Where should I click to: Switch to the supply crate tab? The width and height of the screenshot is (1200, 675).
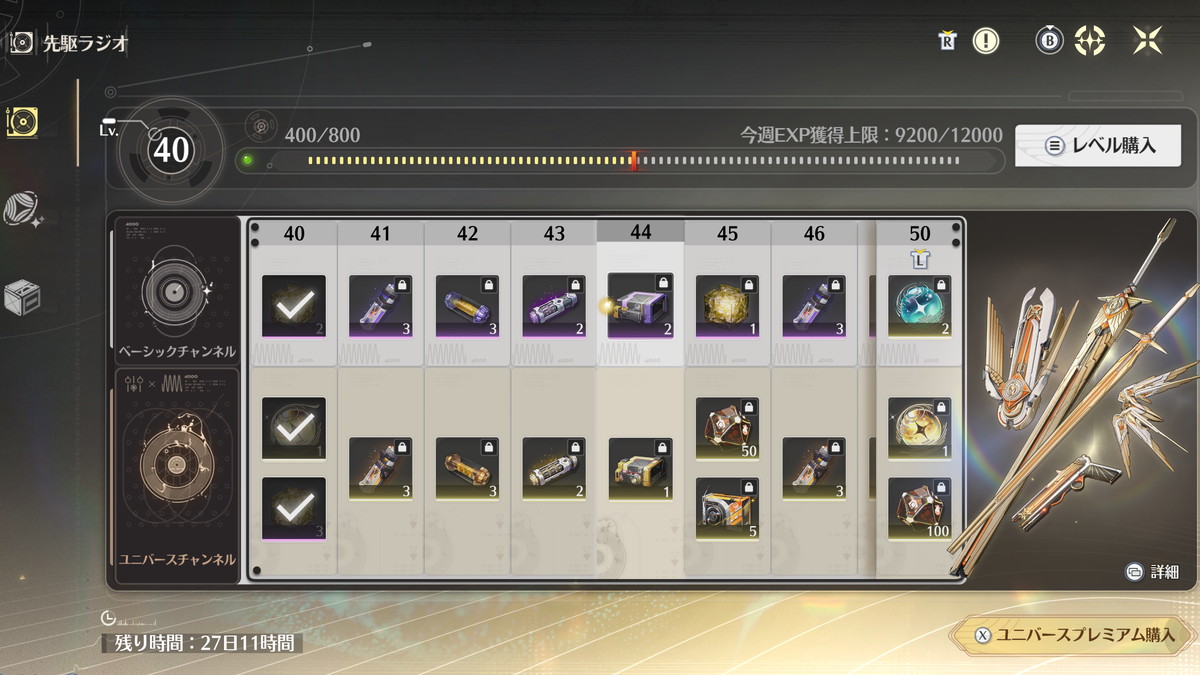22,298
